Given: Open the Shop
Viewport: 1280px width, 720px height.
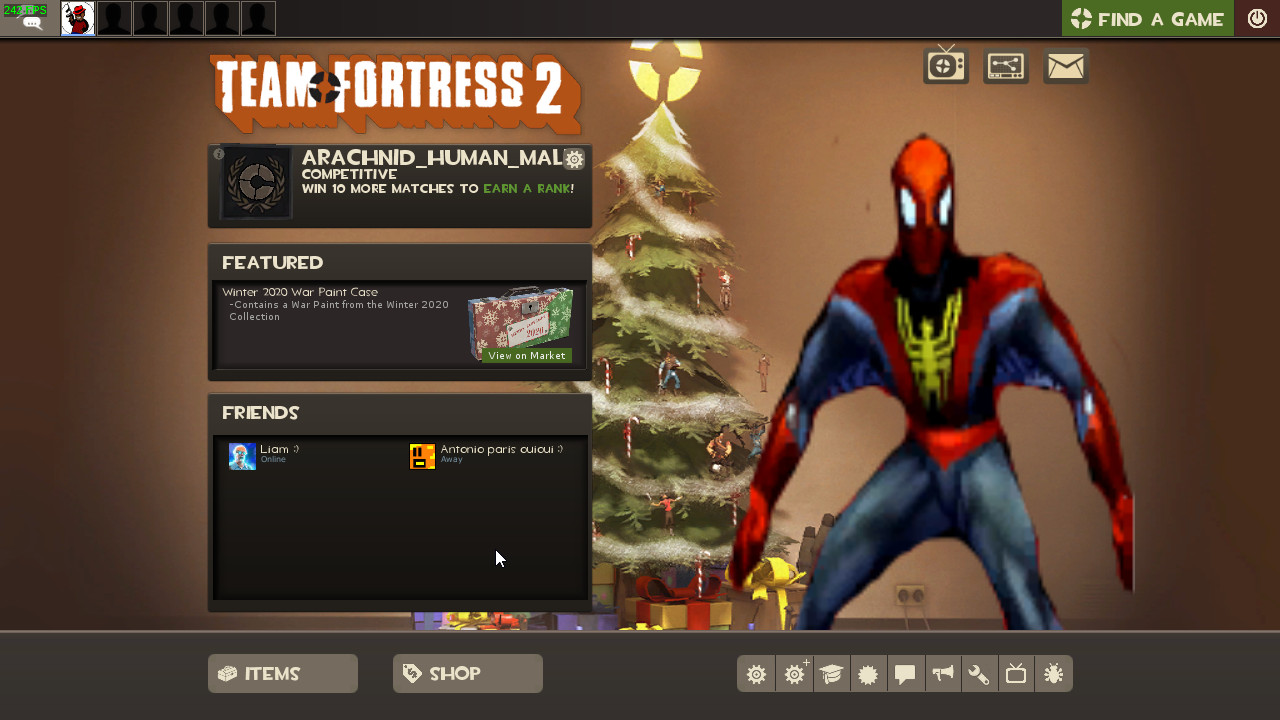Looking at the screenshot, I should pos(467,673).
